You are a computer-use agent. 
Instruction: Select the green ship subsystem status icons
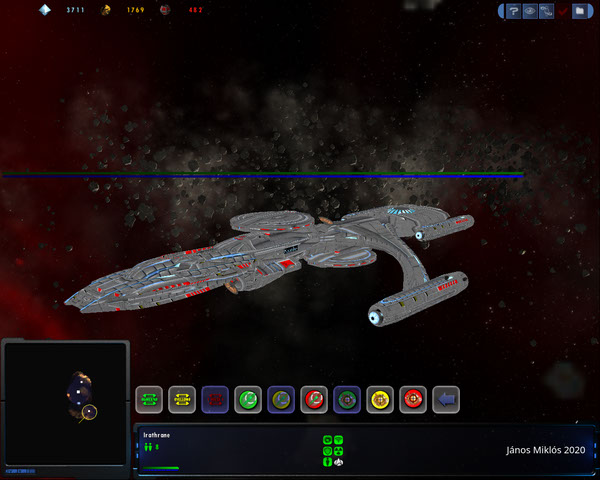coord(334,451)
